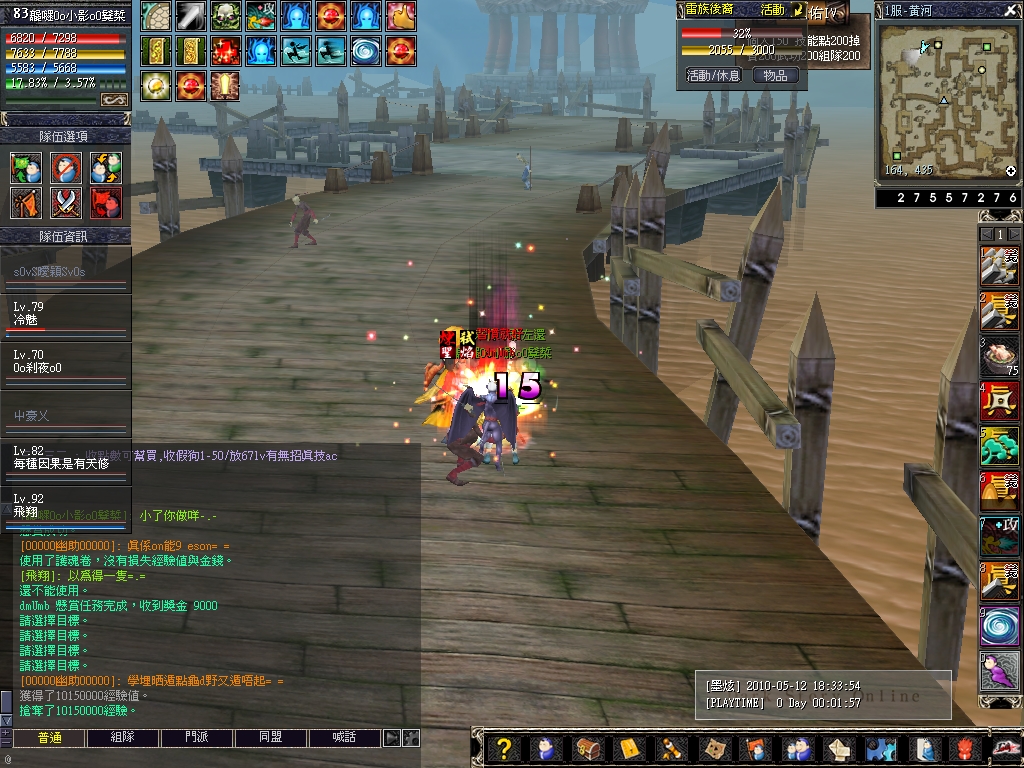
Task: Open the pet's 物品 inventory
Action: tap(775, 75)
